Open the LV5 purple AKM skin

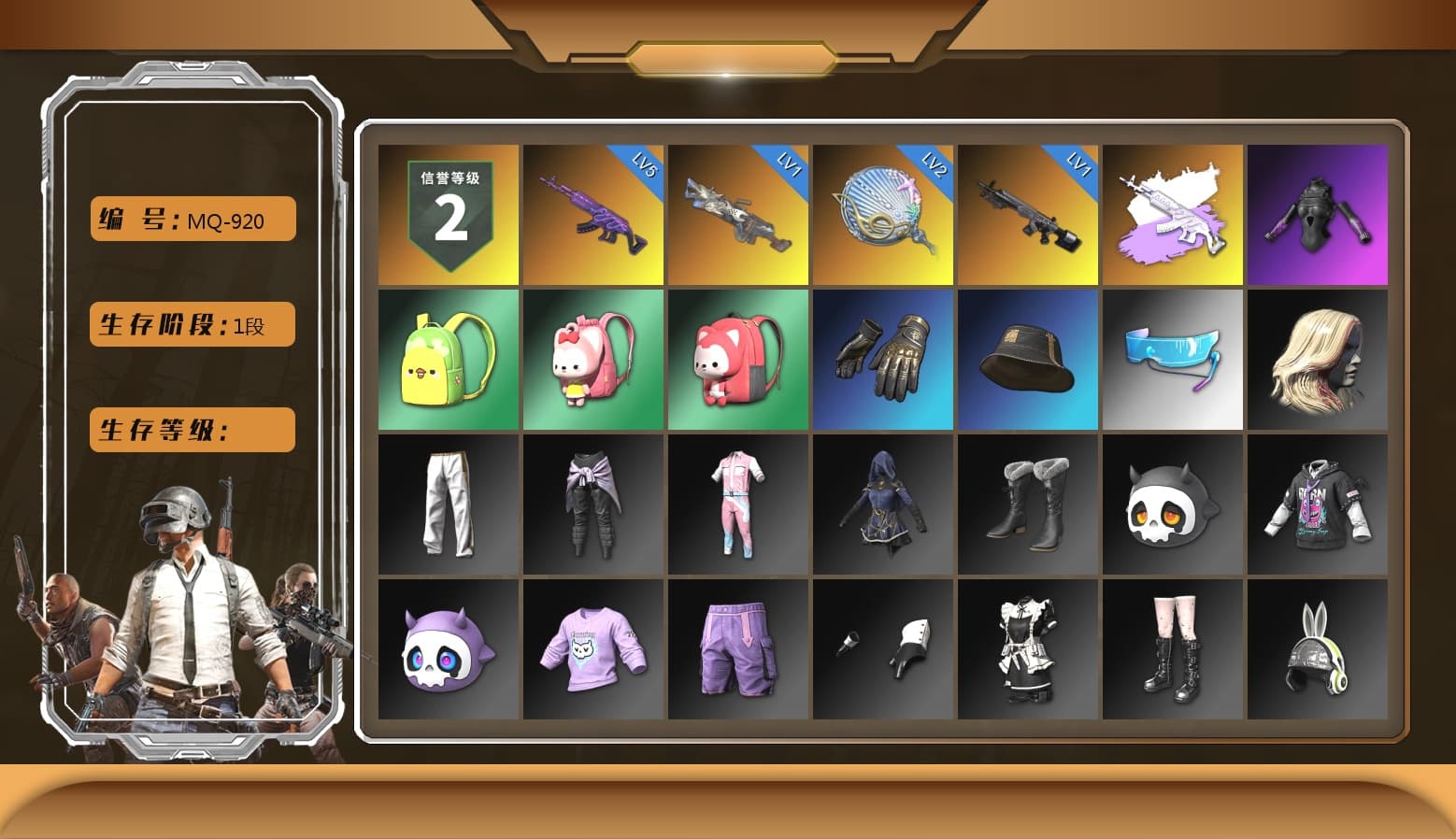[592, 213]
